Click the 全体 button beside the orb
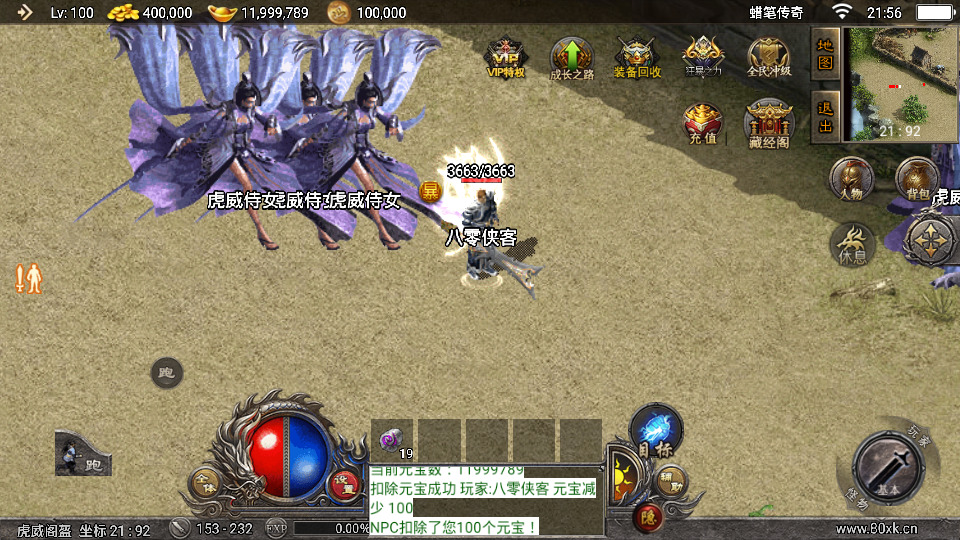Screen dimensions: 960x540 click(x=205, y=482)
